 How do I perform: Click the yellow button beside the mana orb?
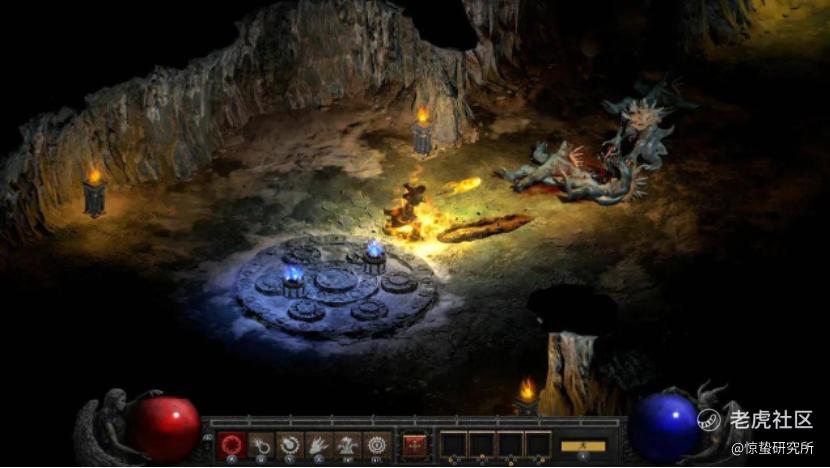tap(583, 445)
